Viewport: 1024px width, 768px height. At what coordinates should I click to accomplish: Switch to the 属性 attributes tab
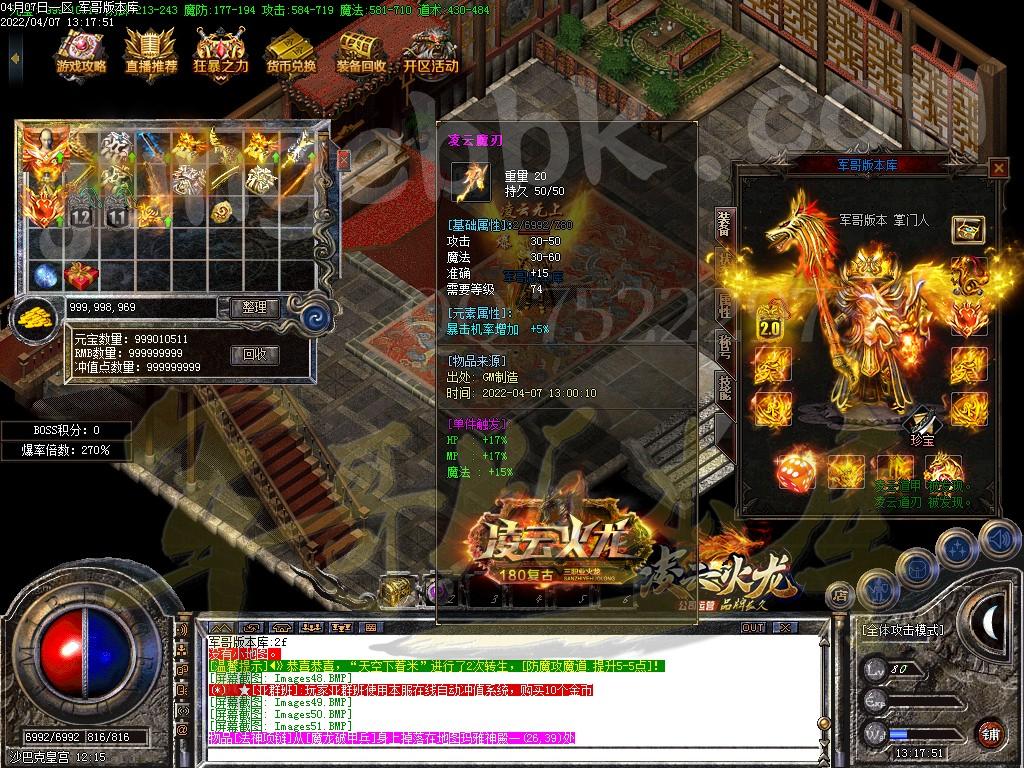tap(724, 305)
